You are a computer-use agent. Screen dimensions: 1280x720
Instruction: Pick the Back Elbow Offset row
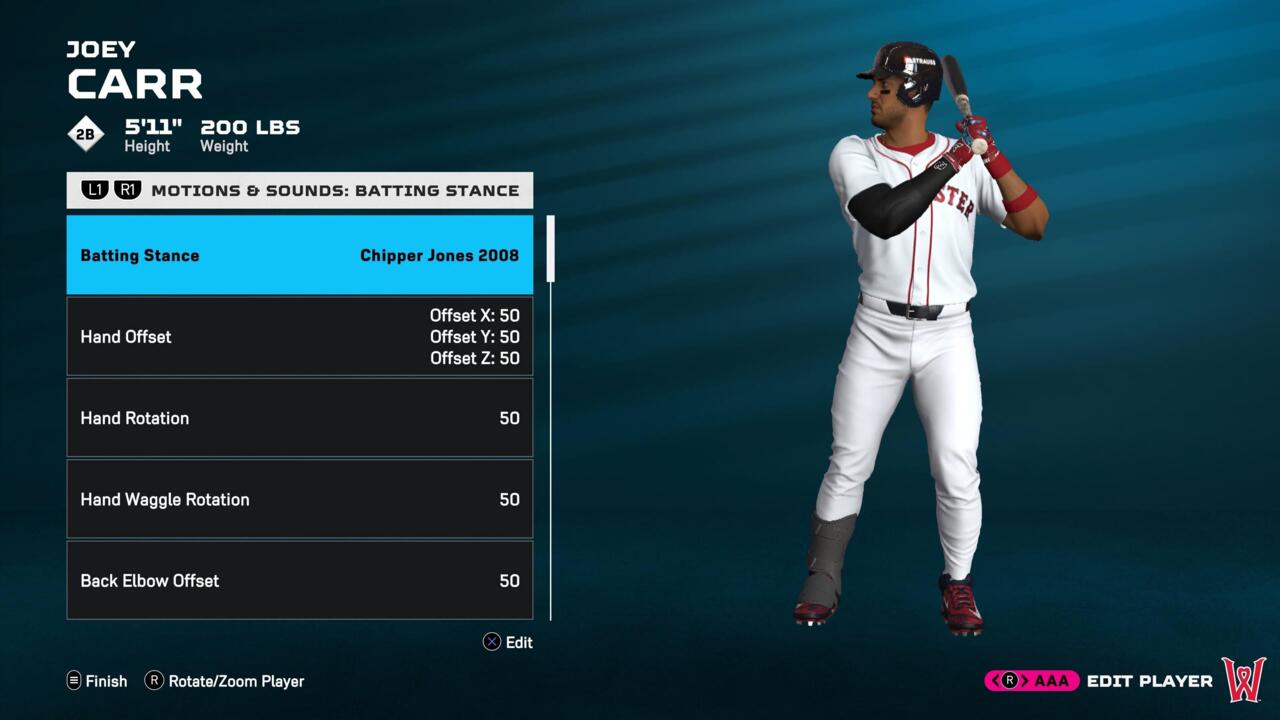coord(299,580)
